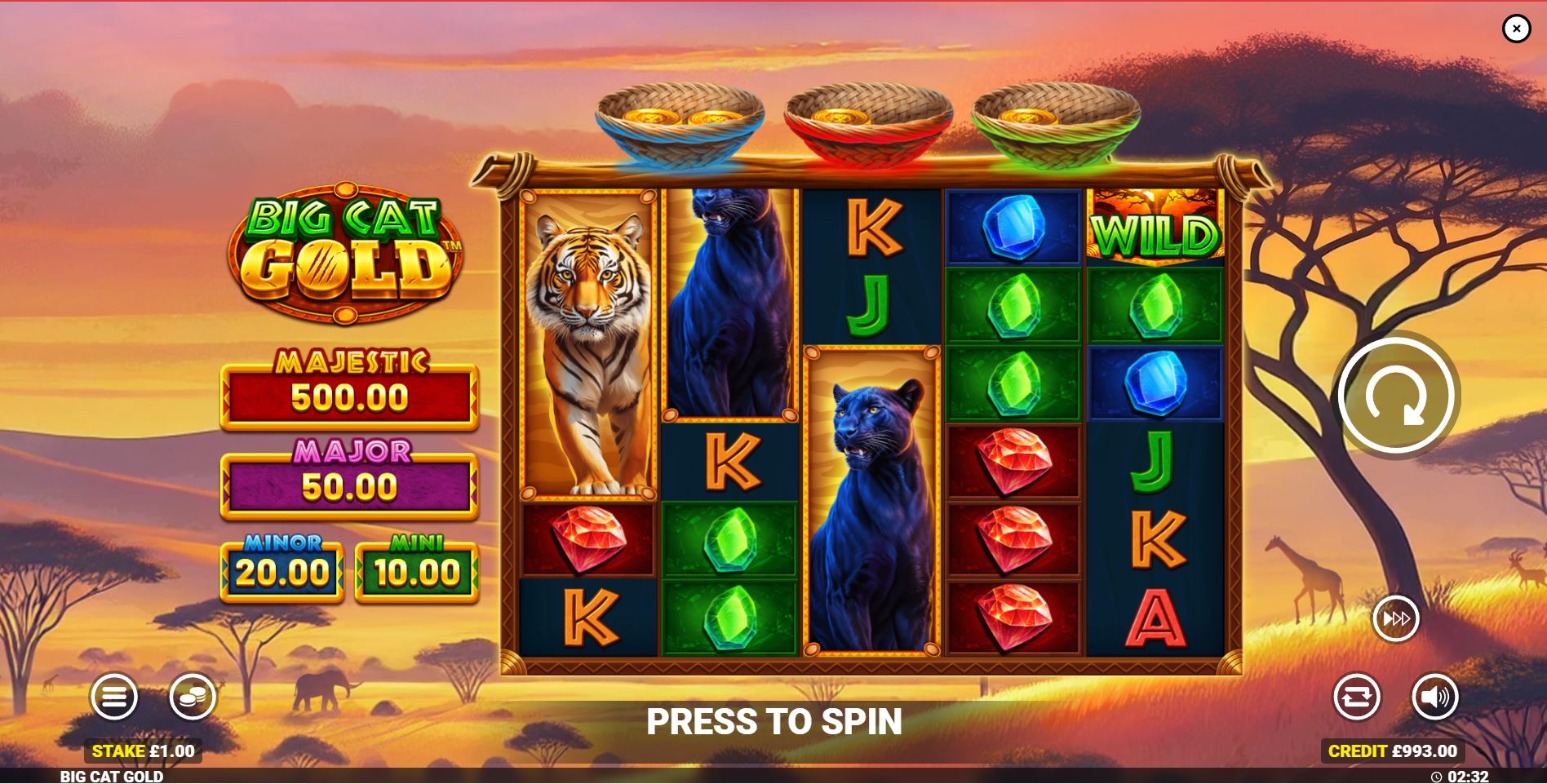
Task: Click the PRESS TO SPIN bar
Action: point(773,721)
